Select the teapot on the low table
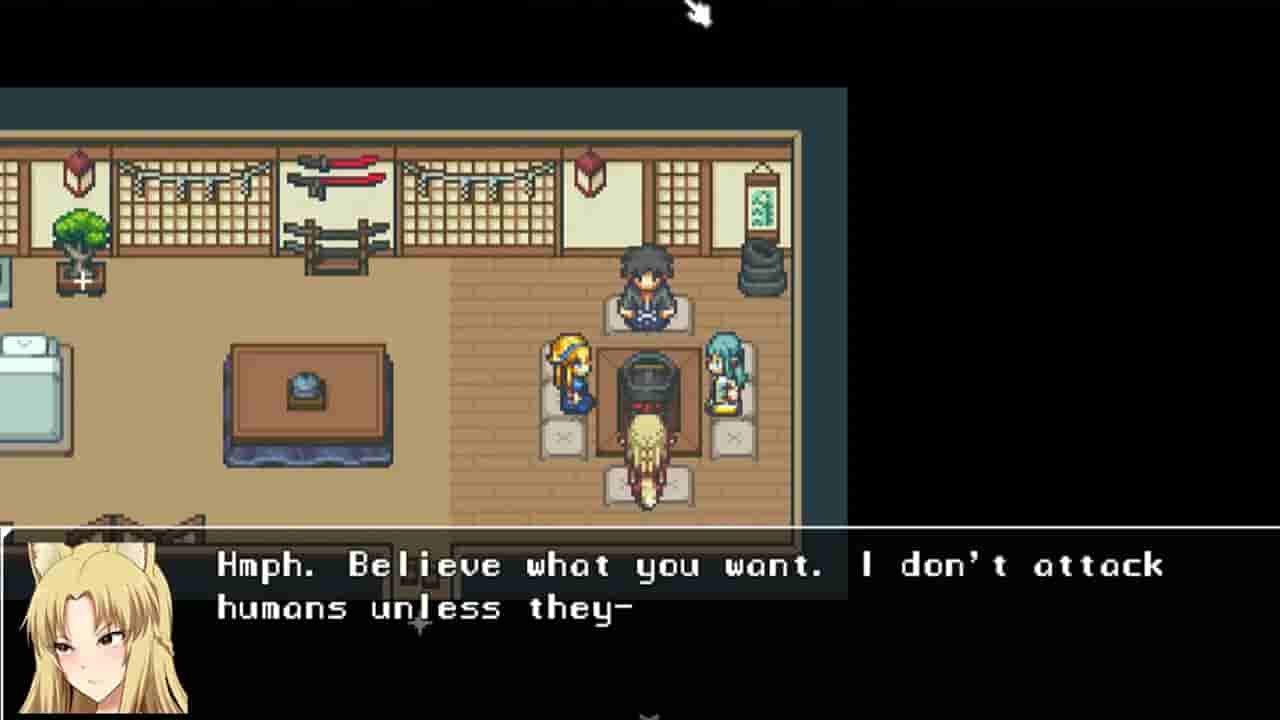 (305, 390)
